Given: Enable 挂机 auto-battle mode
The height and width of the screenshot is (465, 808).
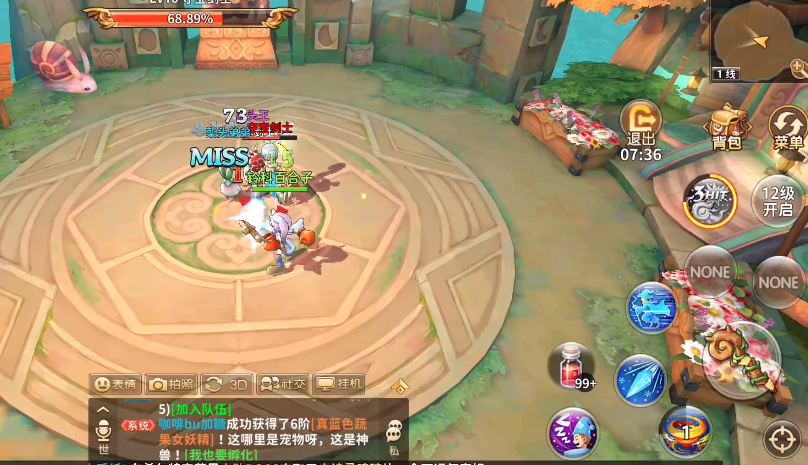Looking at the screenshot, I should click(339, 384).
